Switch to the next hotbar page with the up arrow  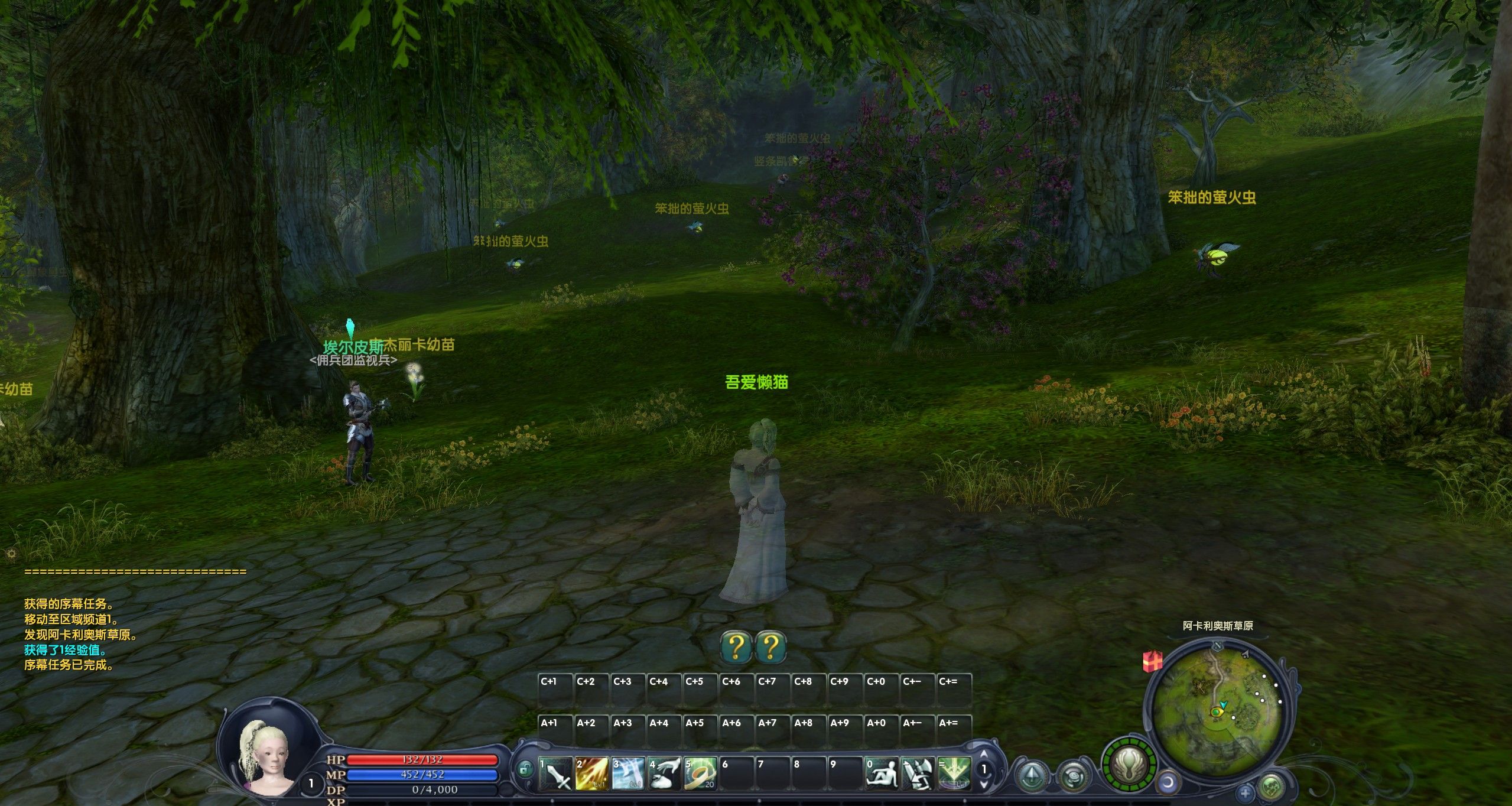tap(984, 755)
